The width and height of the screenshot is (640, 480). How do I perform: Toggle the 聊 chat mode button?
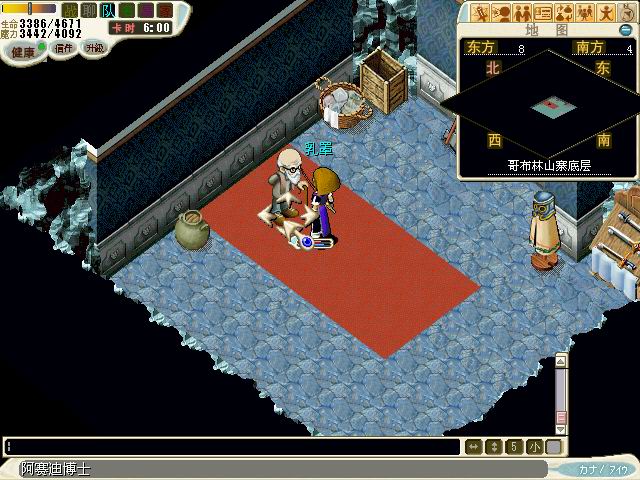(88, 10)
